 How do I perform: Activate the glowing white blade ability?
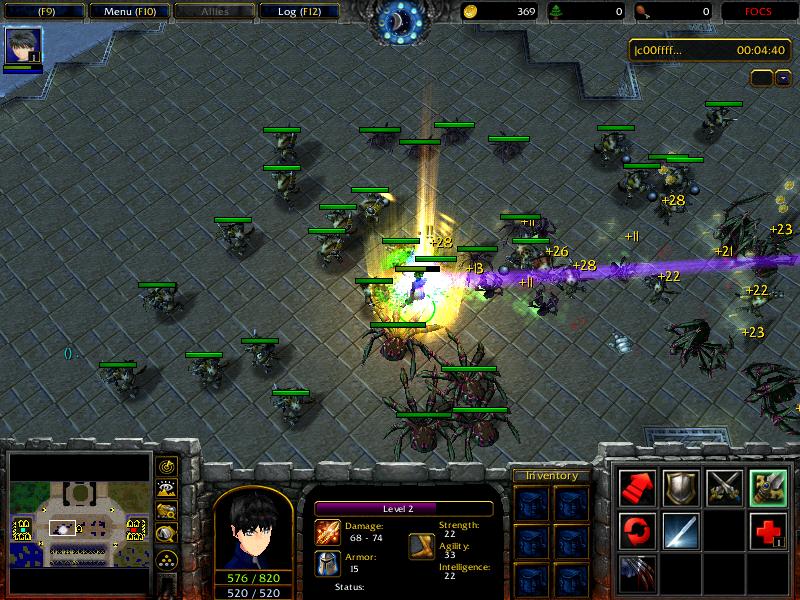(680, 529)
